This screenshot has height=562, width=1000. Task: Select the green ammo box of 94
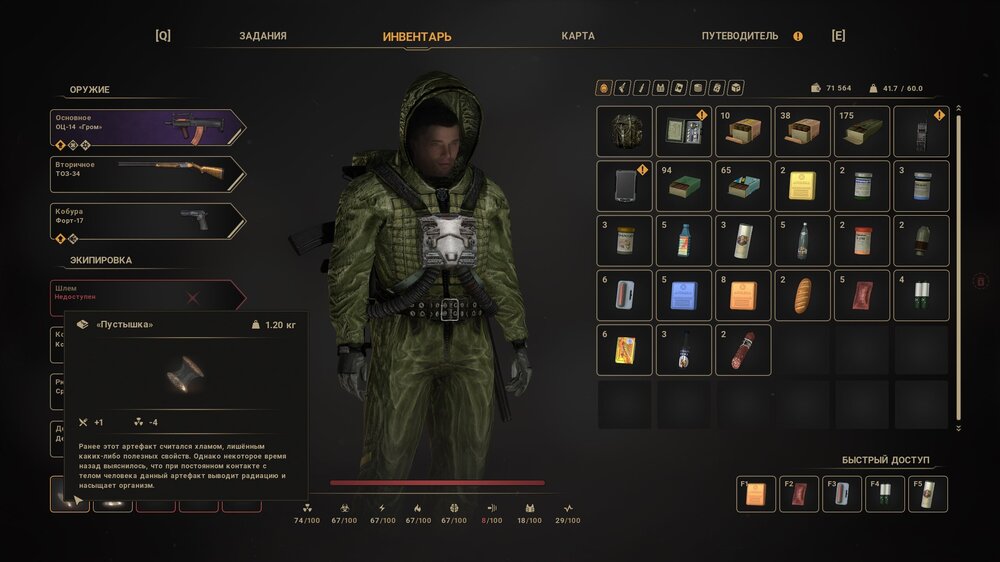(684, 185)
